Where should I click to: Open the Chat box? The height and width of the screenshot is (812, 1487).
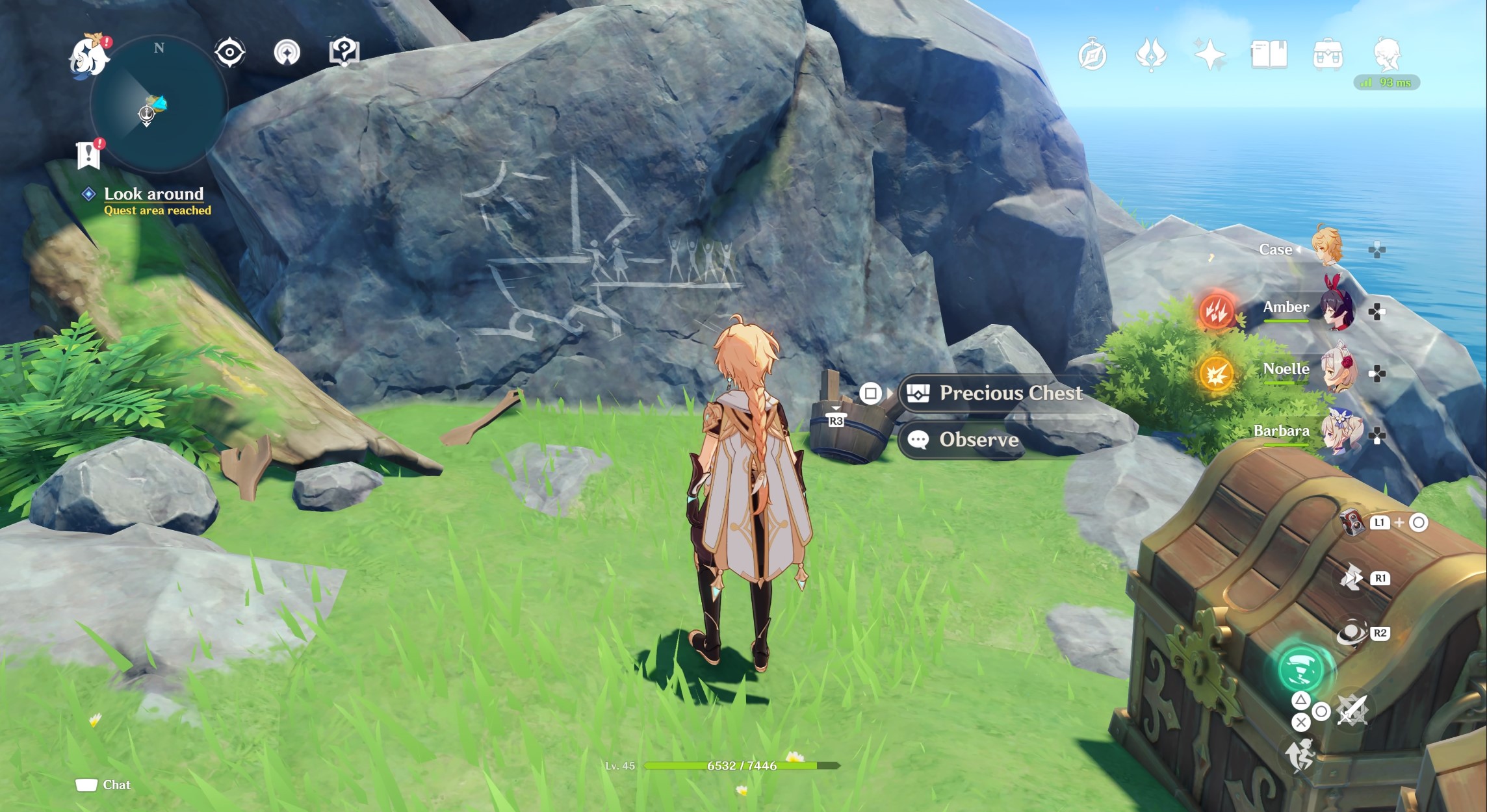tap(104, 785)
